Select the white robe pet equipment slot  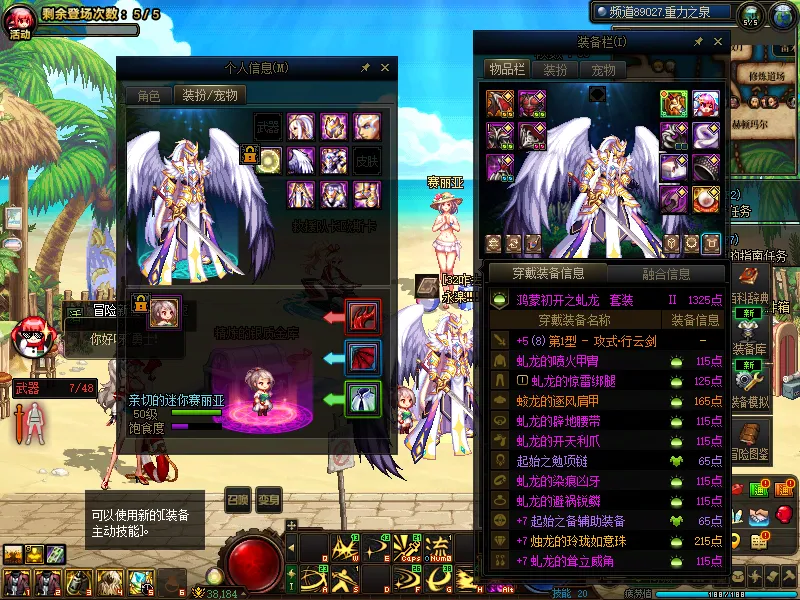pyautogui.click(x=362, y=398)
